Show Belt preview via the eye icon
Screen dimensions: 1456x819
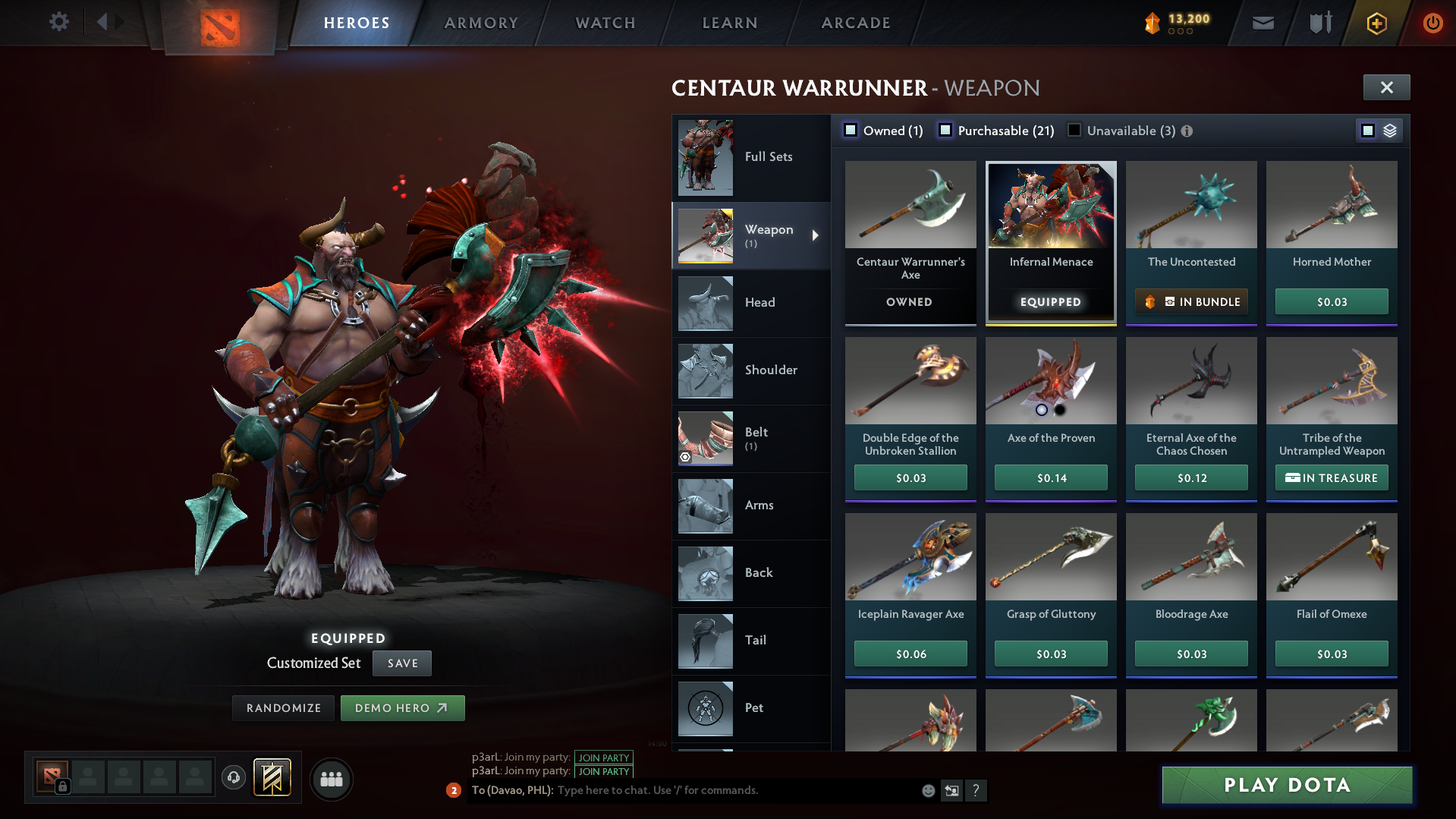tap(685, 457)
